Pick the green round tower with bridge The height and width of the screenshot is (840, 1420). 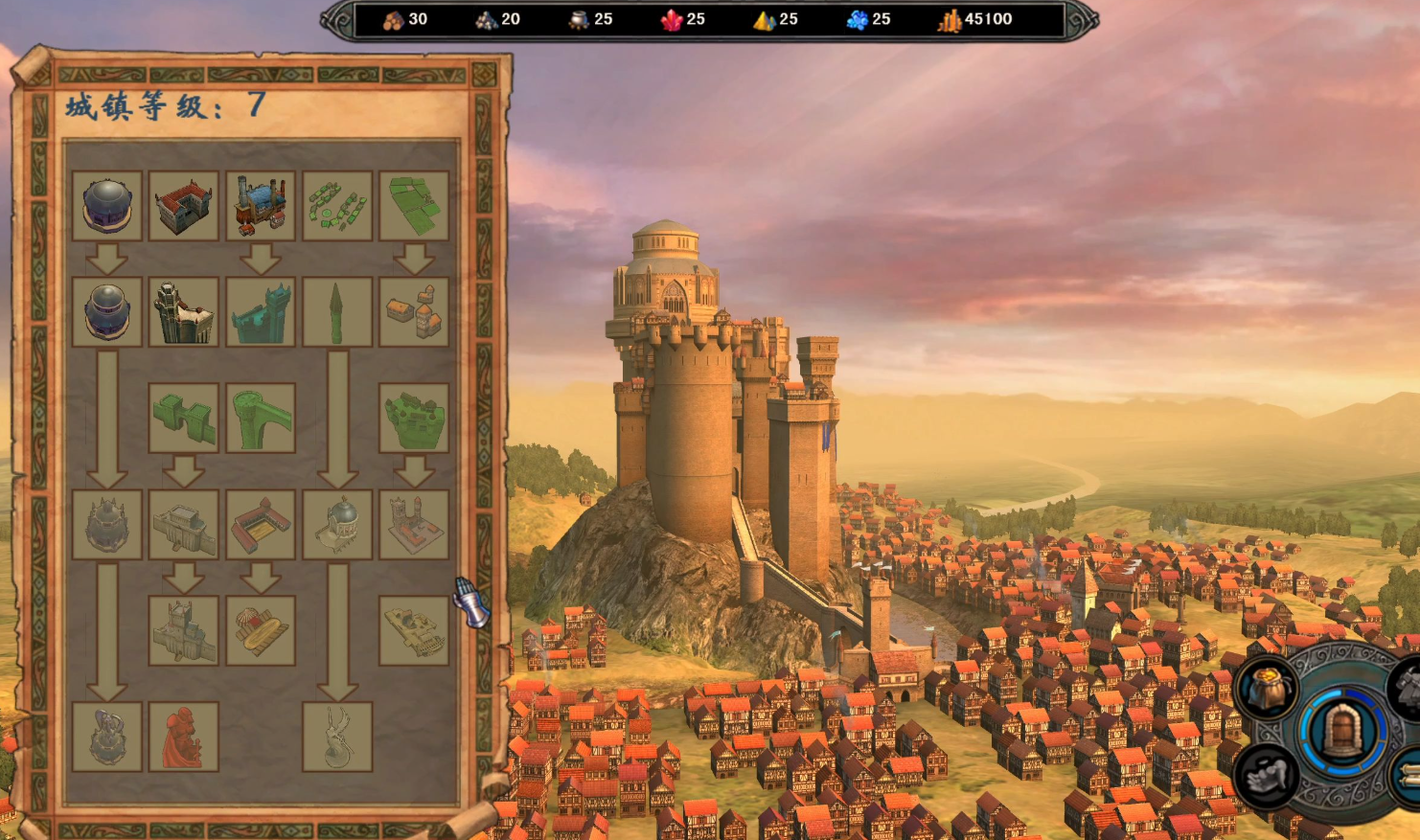(x=261, y=419)
